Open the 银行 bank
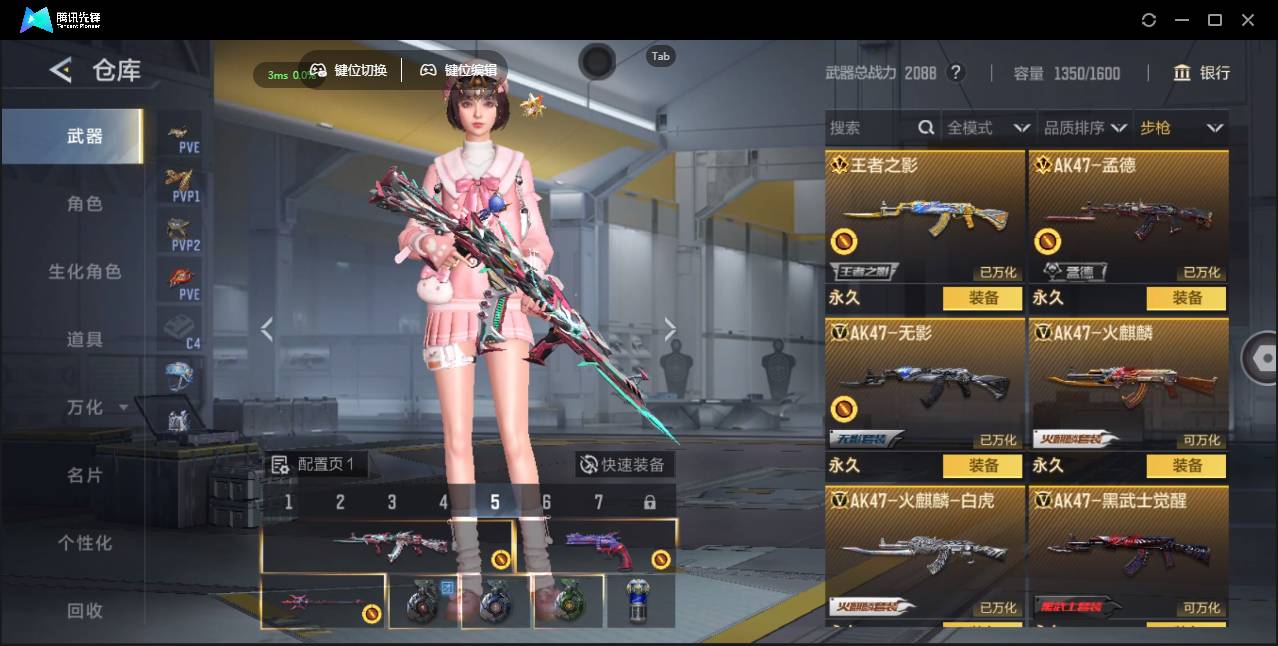The width and height of the screenshot is (1278, 646). coord(1202,73)
